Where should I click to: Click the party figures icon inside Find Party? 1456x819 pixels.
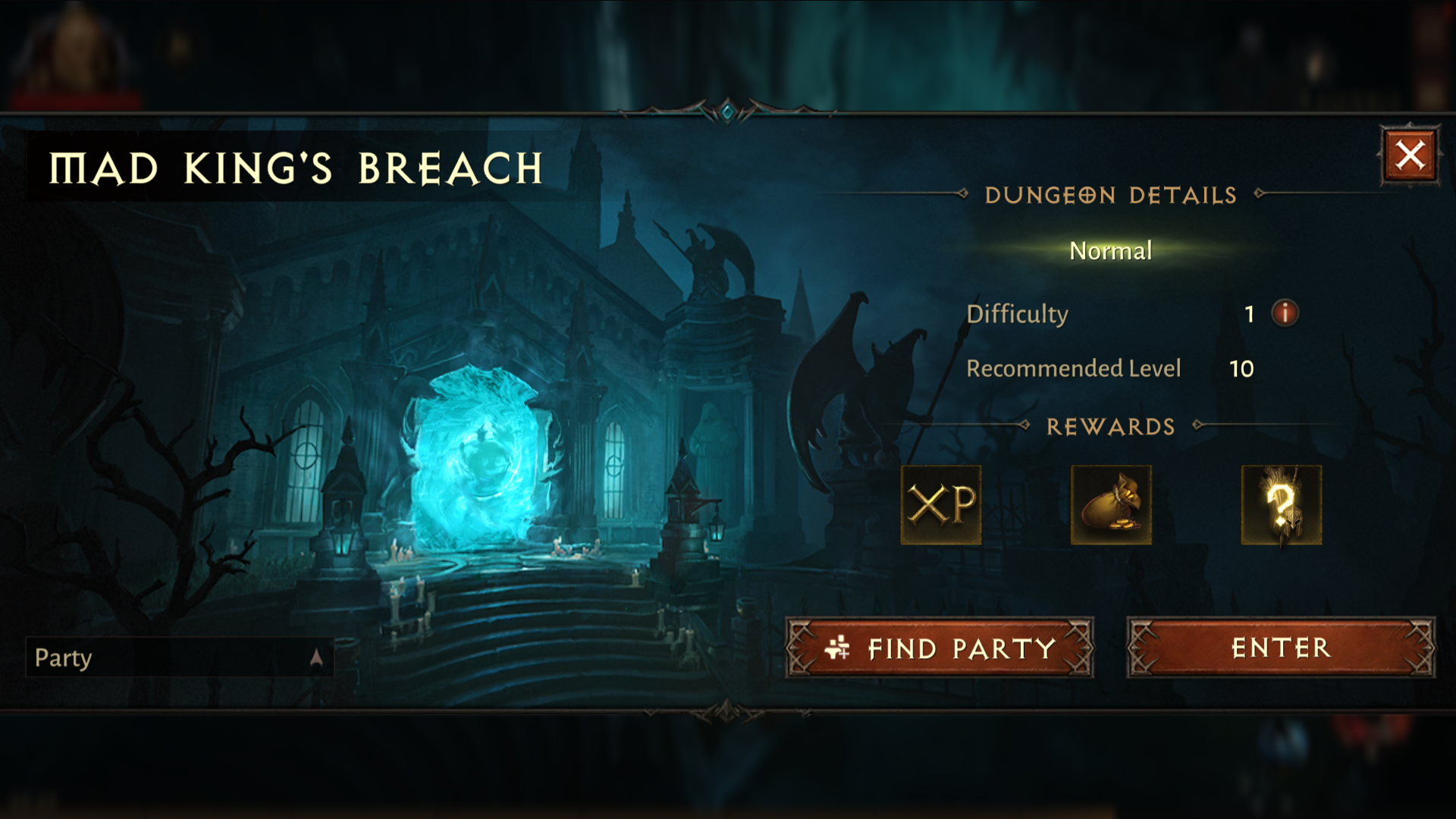tap(837, 646)
